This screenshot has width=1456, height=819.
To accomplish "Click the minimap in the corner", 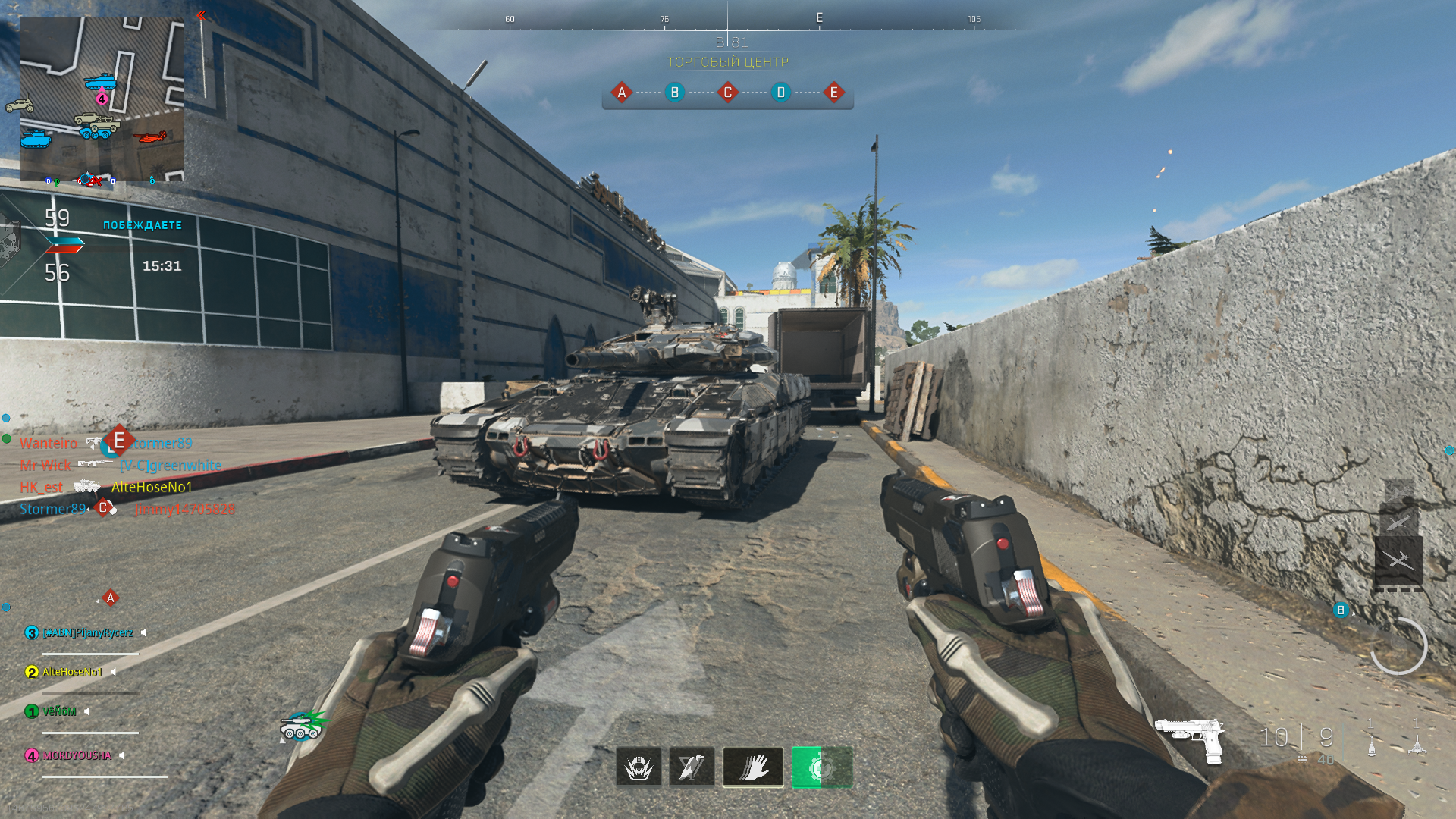I will pos(102,99).
